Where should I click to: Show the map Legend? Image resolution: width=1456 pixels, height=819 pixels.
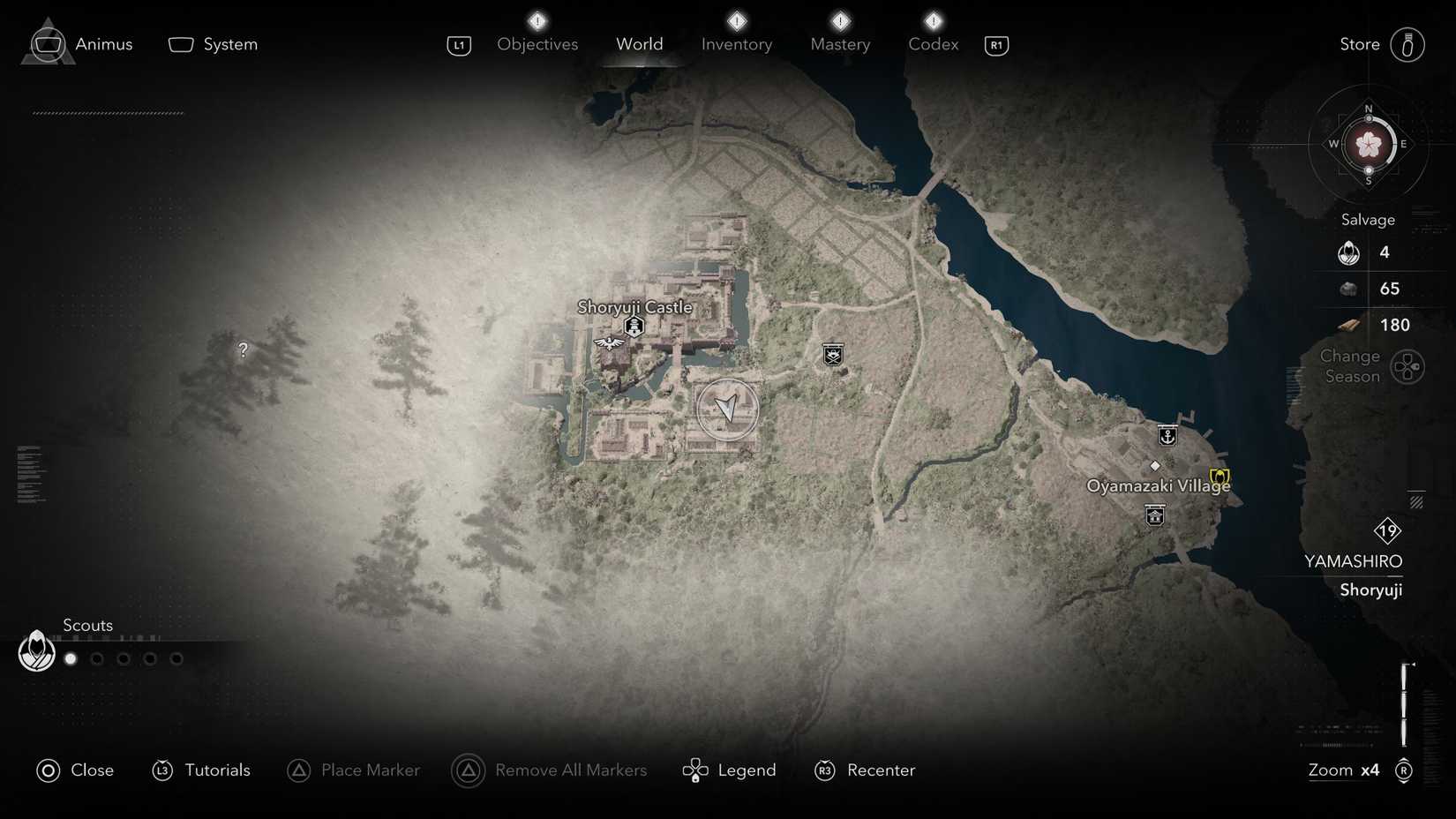pyautogui.click(x=730, y=770)
